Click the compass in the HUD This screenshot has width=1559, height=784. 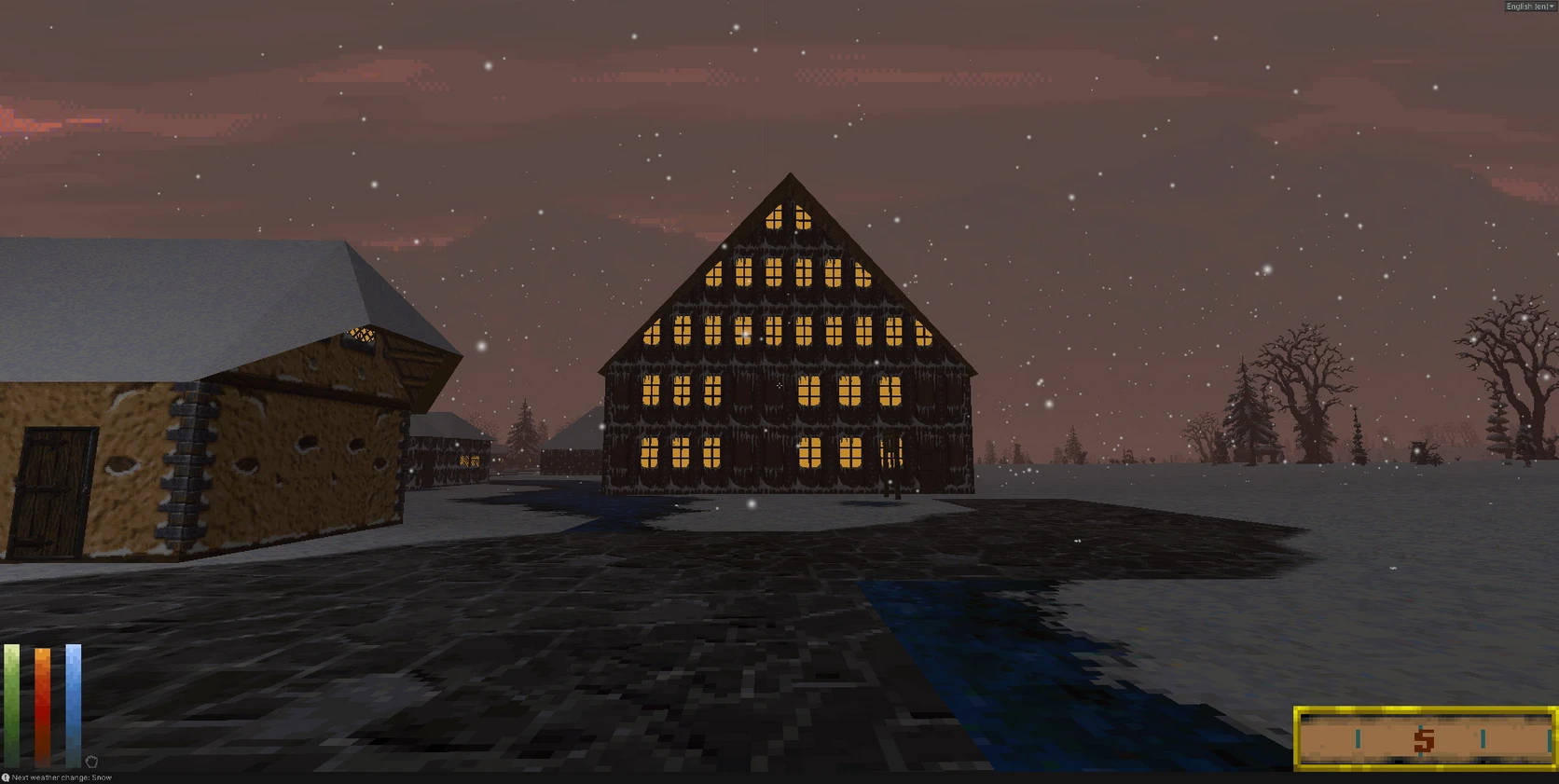[1425, 739]
